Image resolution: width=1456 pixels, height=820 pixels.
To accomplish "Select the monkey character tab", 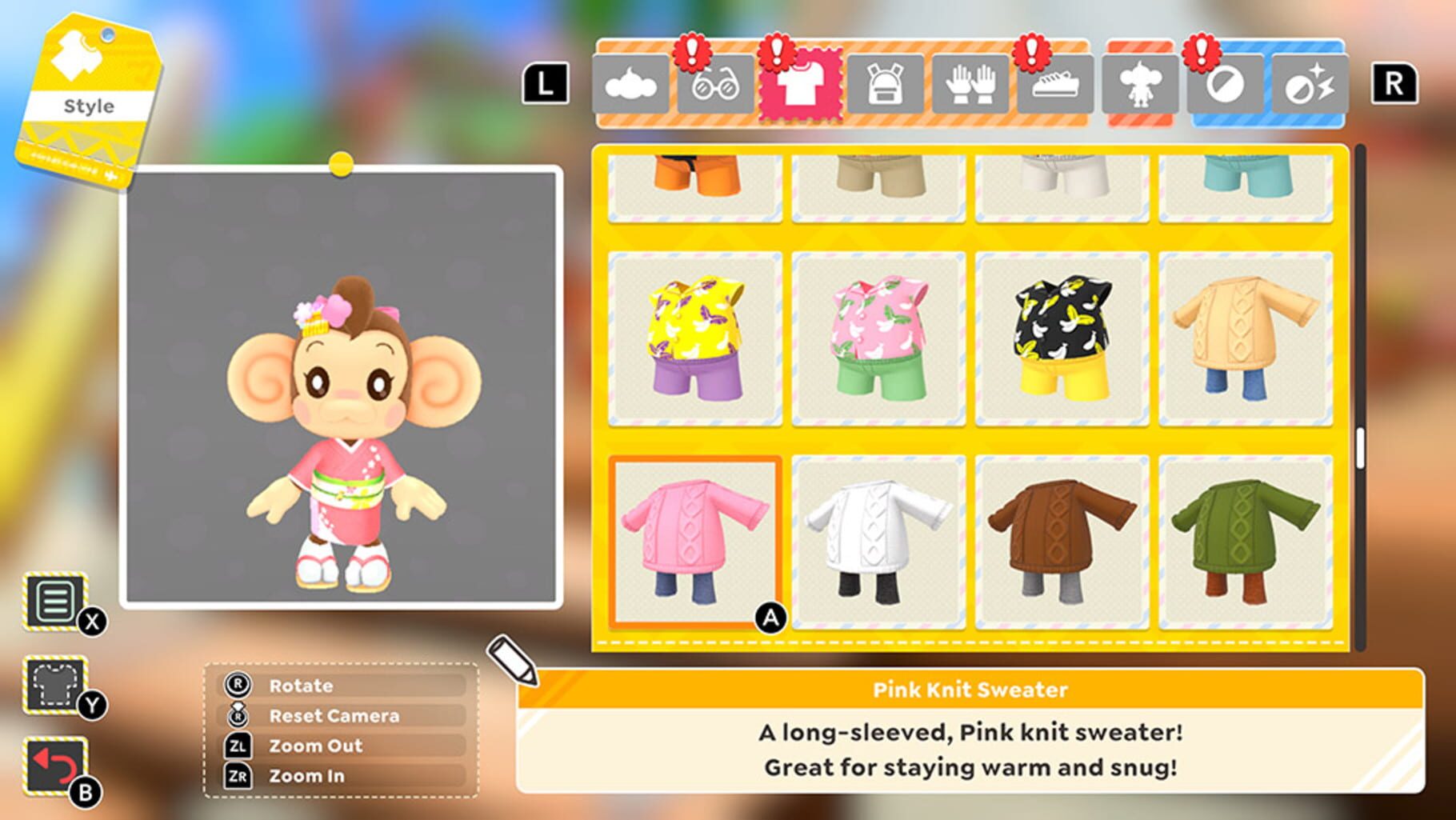I will pyautogui.click(x=1142, y=84).
